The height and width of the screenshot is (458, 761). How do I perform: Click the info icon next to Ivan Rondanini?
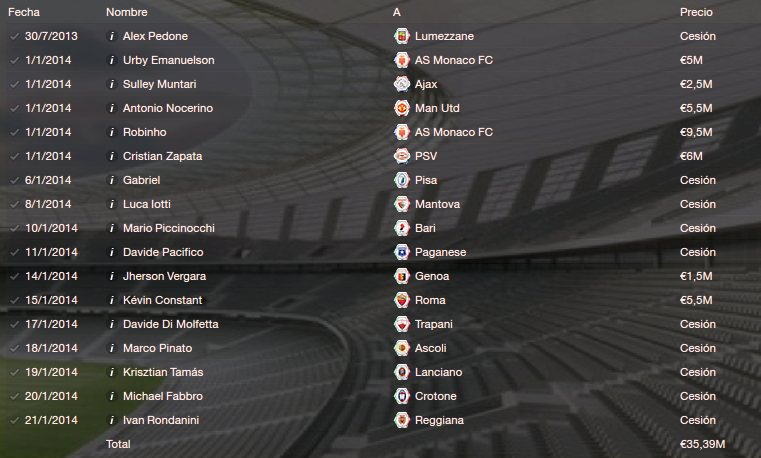coord(111,420)
